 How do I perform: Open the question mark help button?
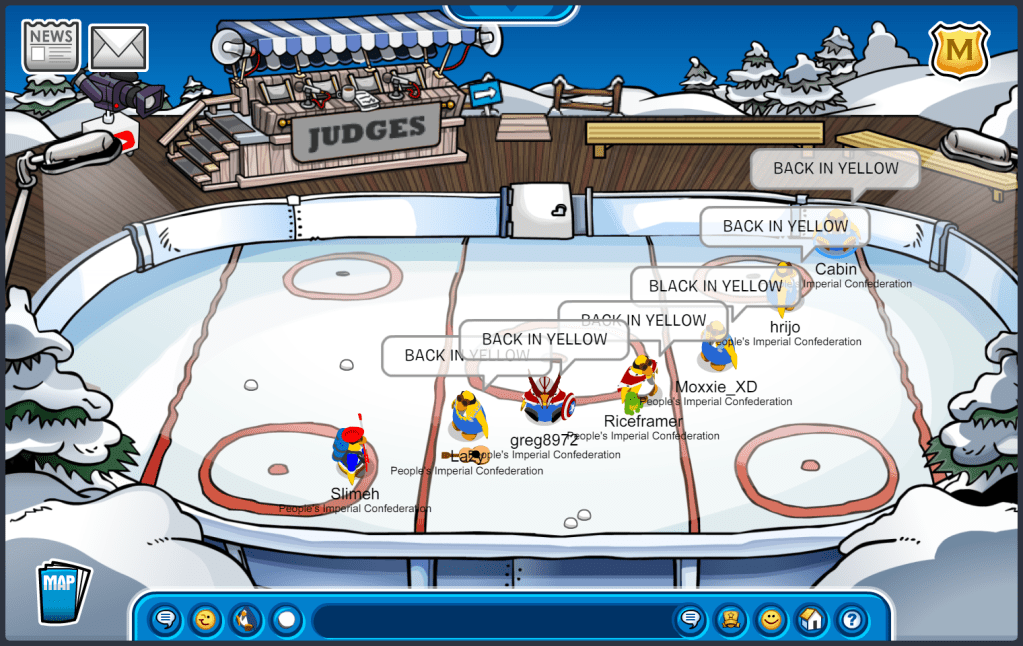tap(851, 620)
